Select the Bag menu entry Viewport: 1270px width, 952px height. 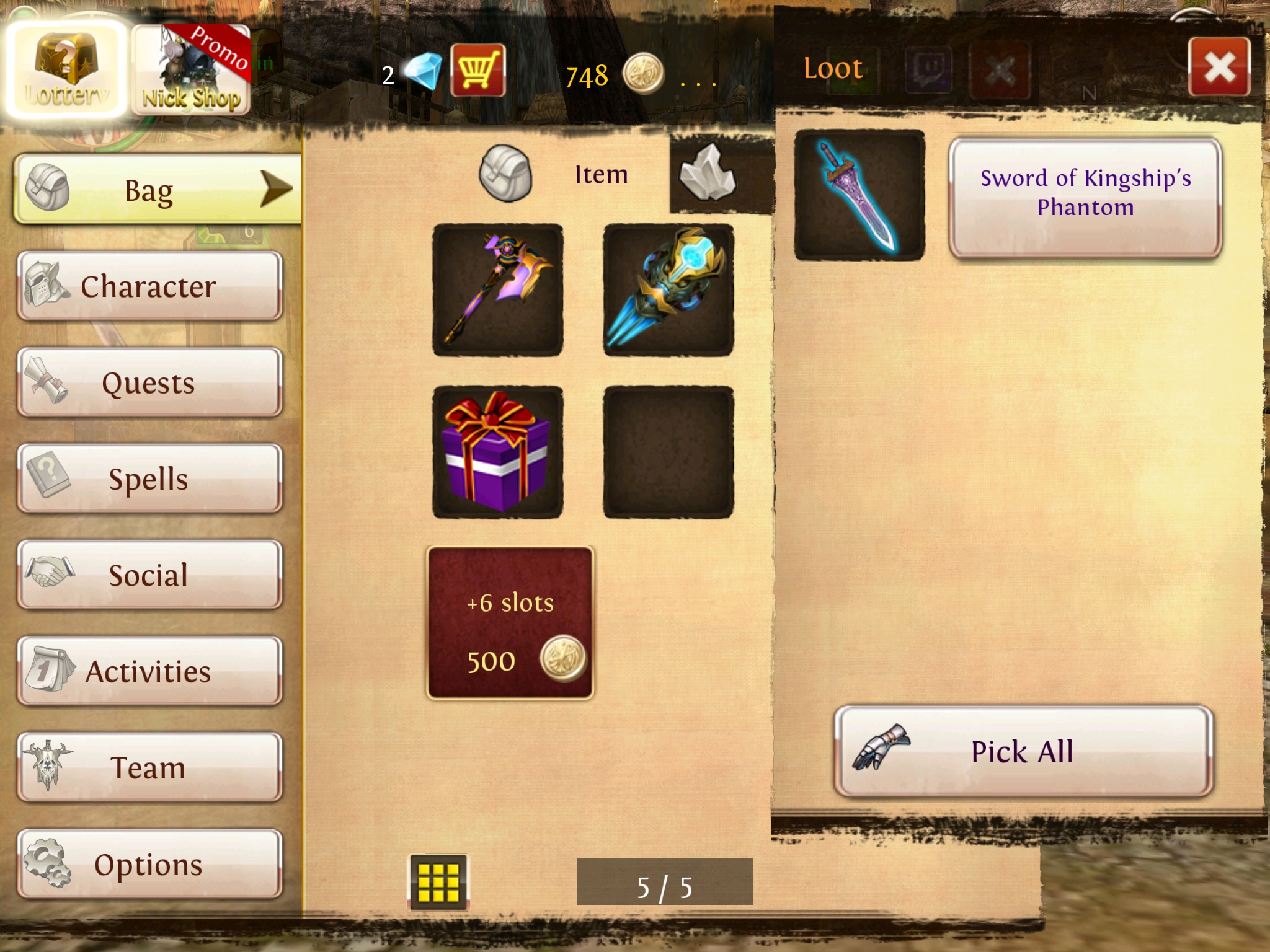(x=158, y=190)
